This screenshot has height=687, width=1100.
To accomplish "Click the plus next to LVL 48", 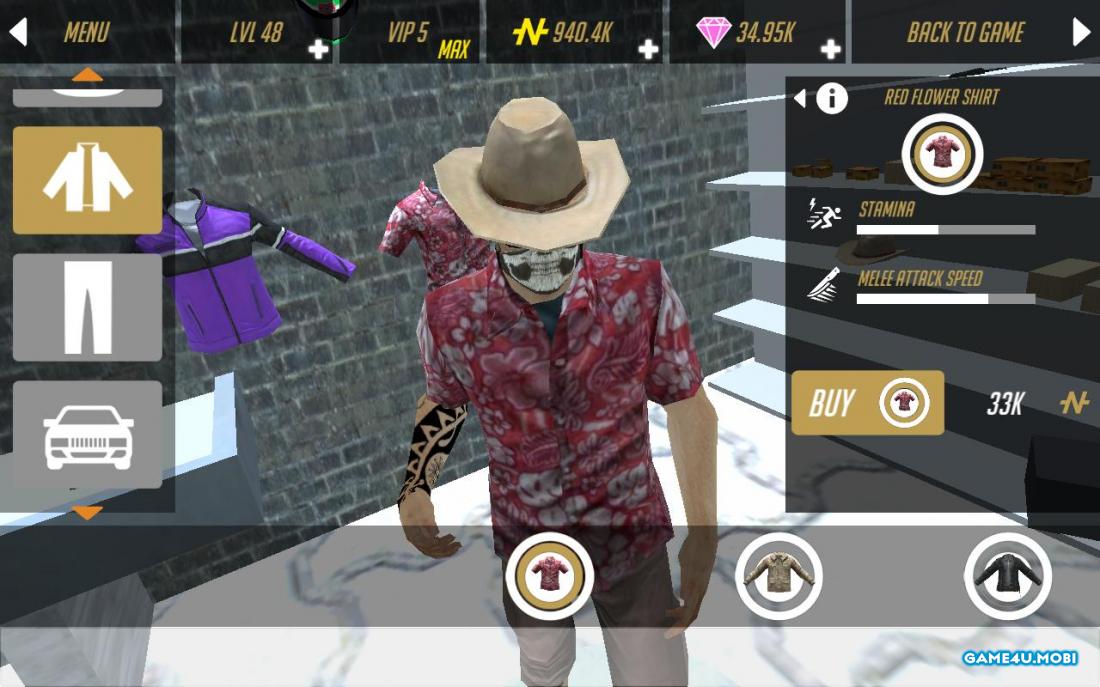I will click(x=318, y=49).
